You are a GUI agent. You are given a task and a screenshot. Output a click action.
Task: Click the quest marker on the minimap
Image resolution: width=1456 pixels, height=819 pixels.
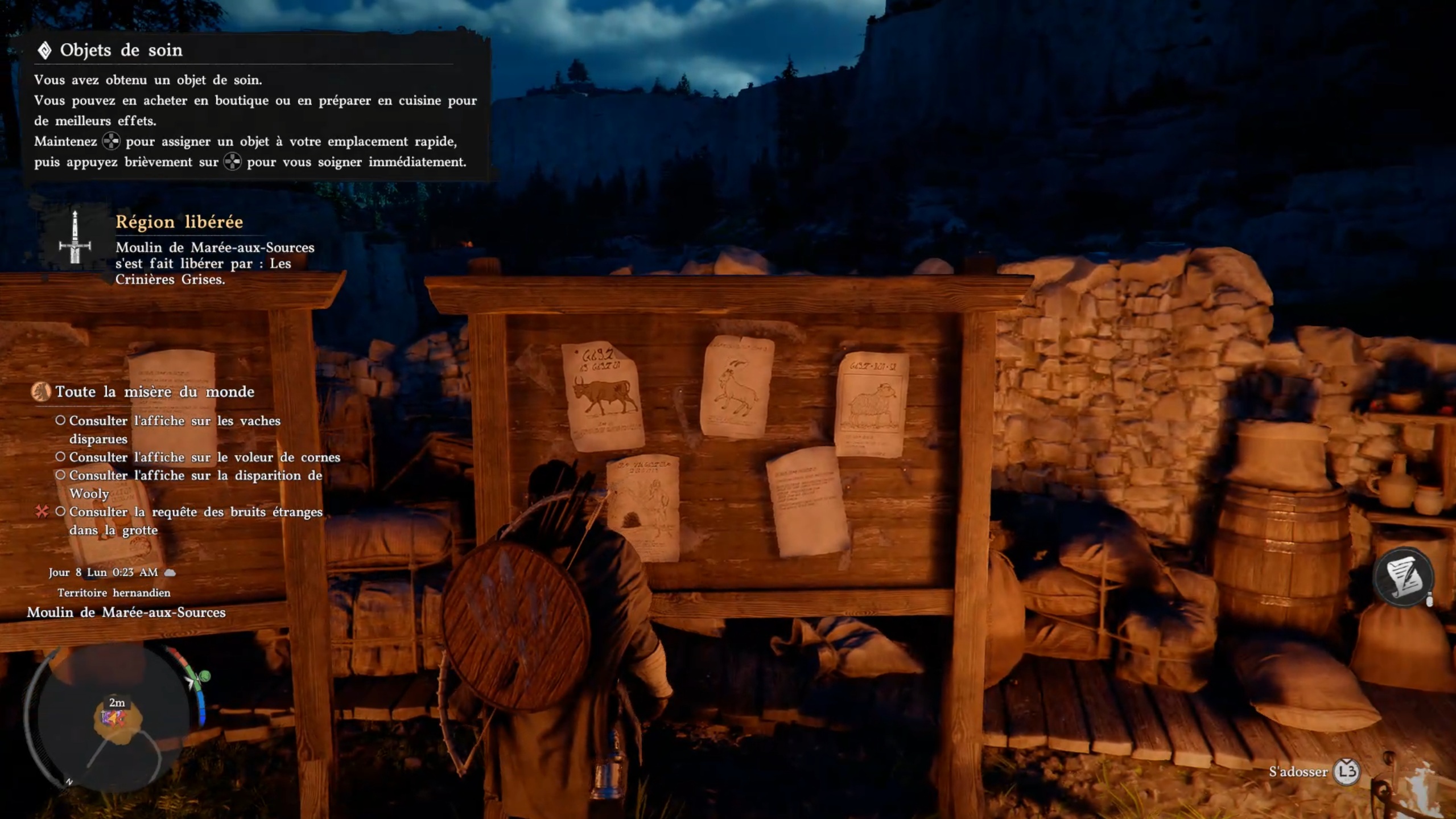113,719
